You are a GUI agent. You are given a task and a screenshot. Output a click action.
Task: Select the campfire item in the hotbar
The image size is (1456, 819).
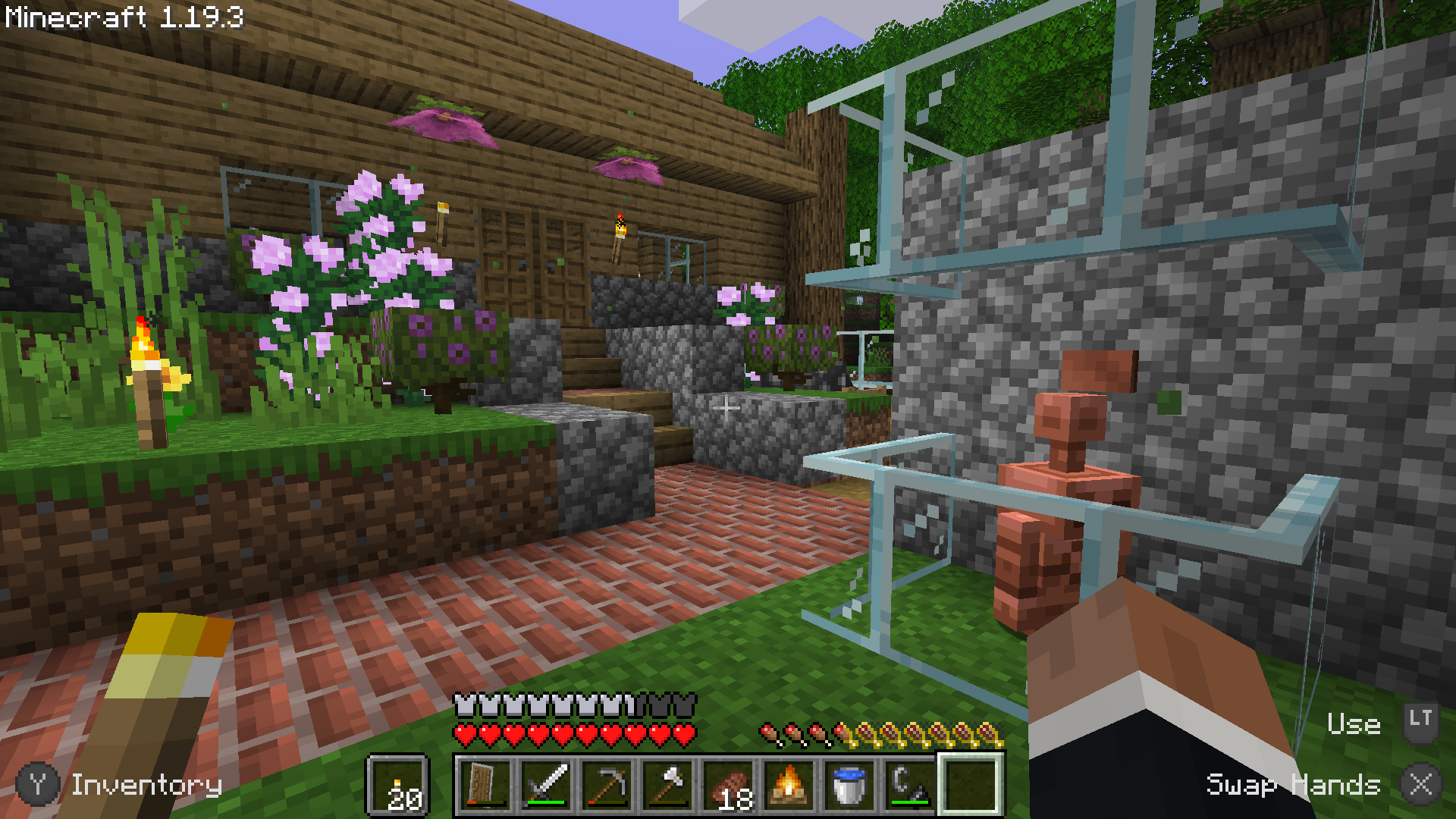coord(789,786)
